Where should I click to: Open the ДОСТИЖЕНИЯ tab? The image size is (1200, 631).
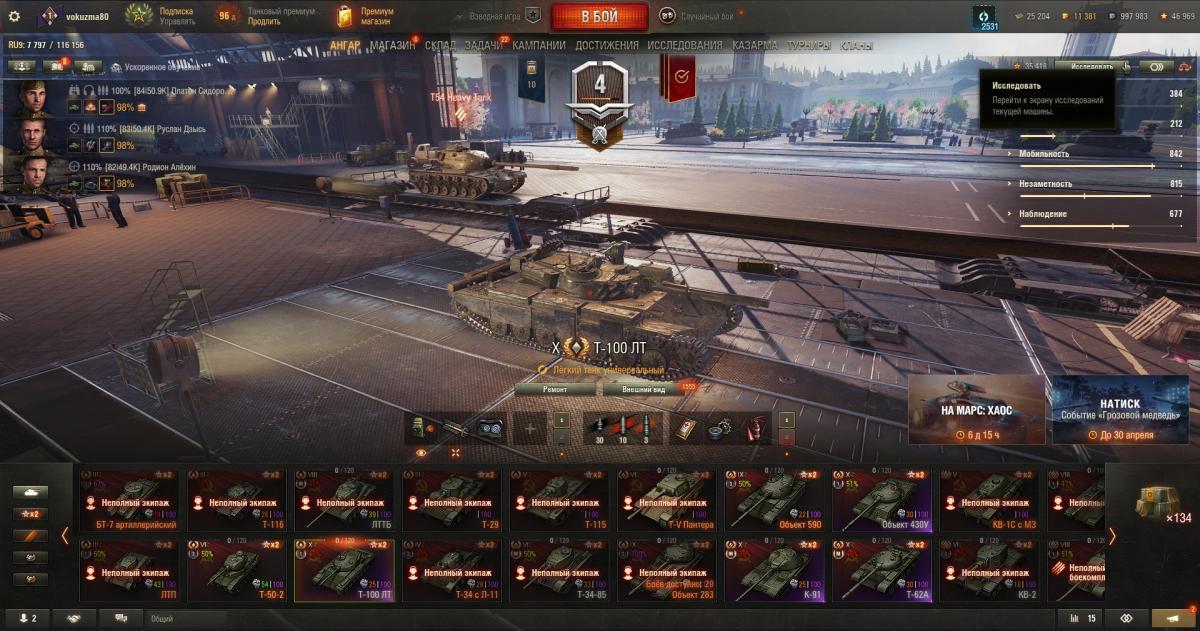(606, 45)
